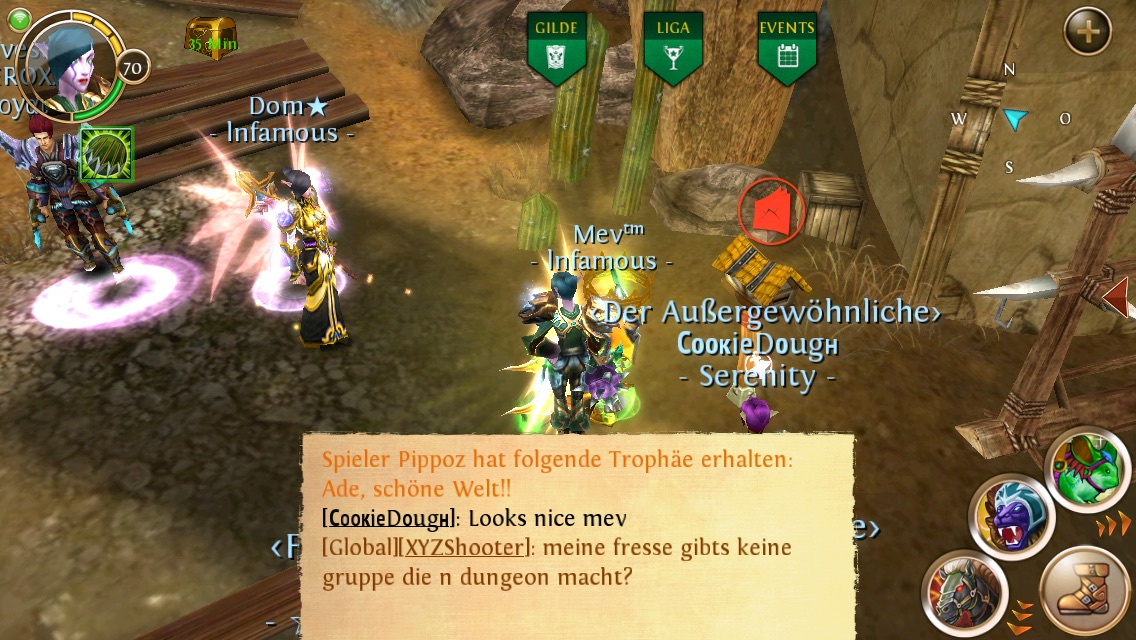The image size is (1136, 640).
Task: Open the Liga banner menu
Action: coord(672,49)
